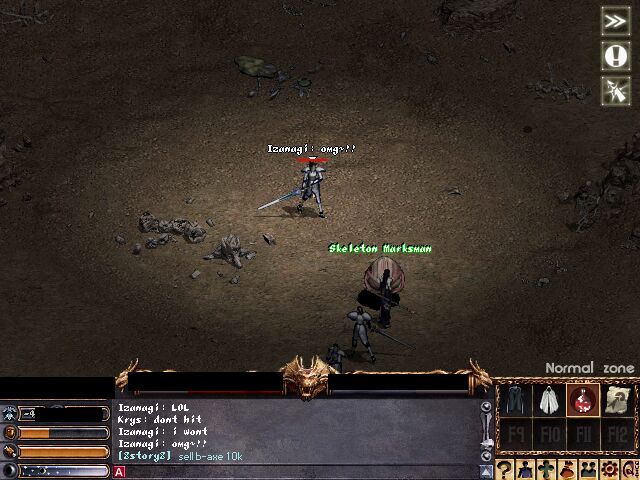Open the gear settings icon

click(609, 469)
